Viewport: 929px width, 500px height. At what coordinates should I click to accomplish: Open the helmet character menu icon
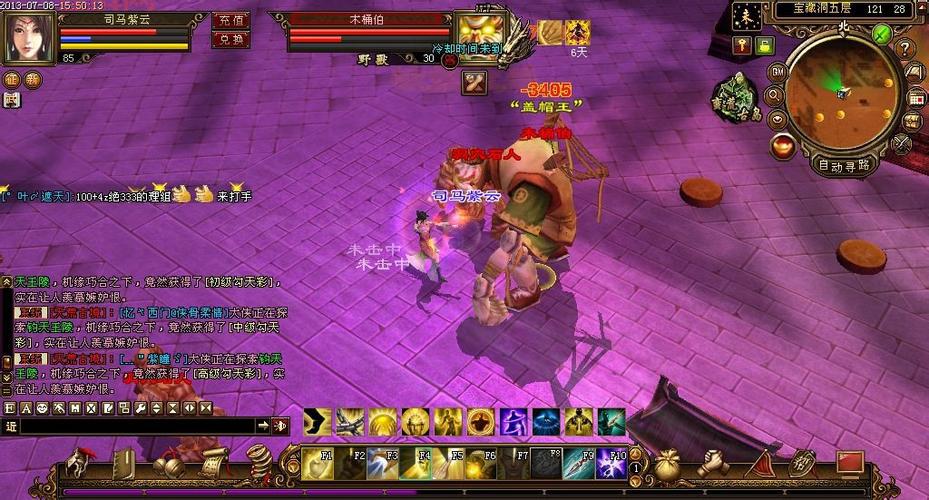coord(80,463)
